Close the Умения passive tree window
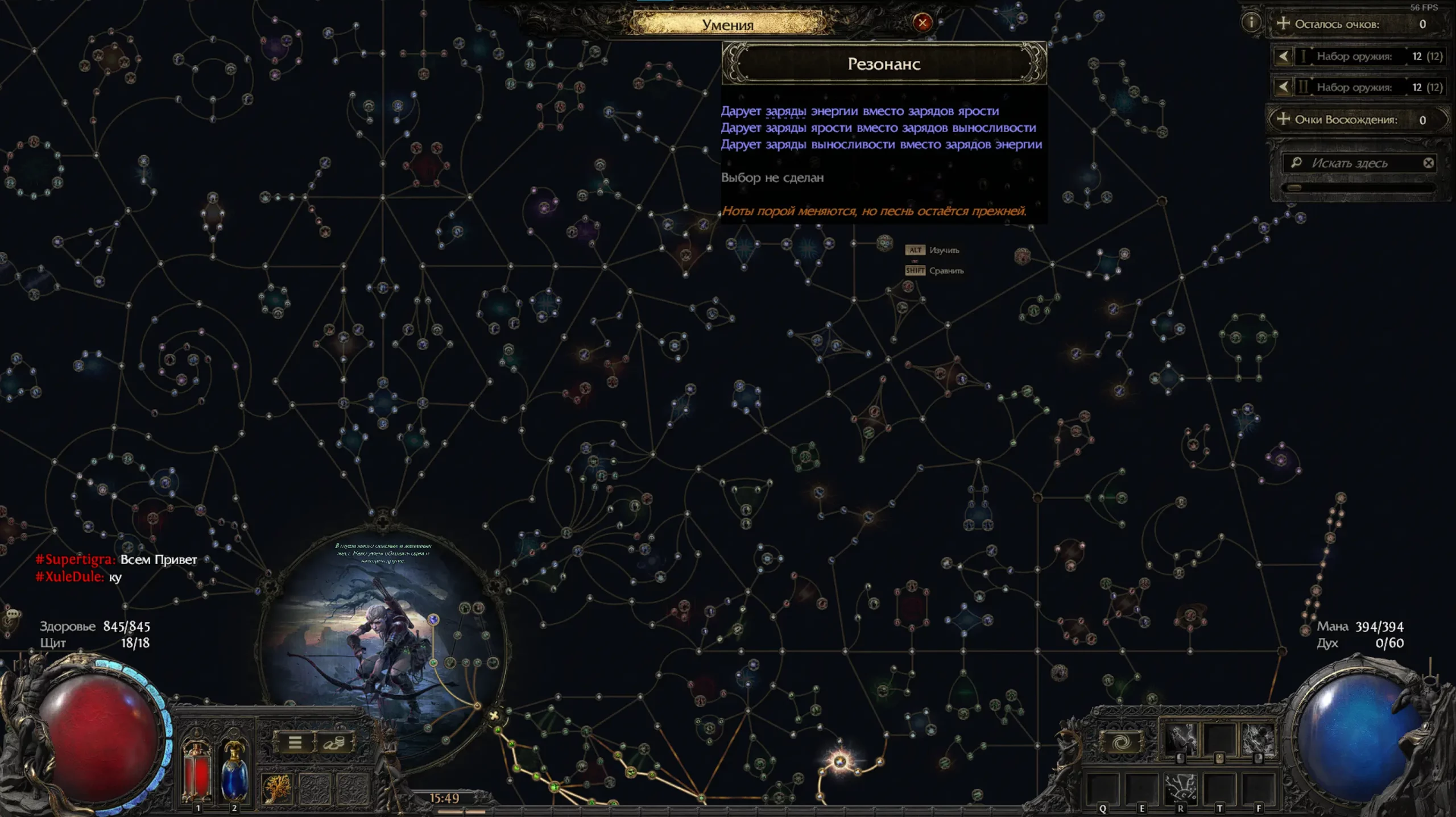The width and height of the screenshot is (1456, 817). tap(922, 23)
